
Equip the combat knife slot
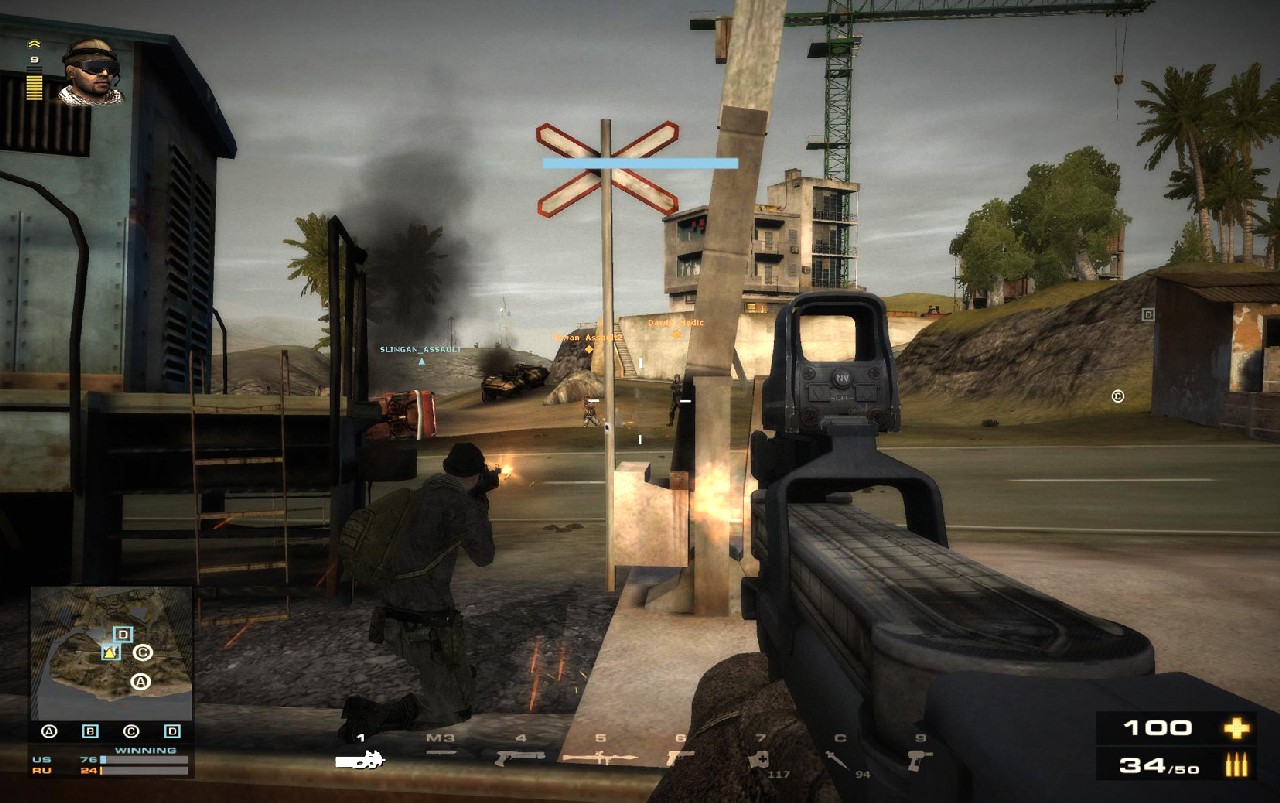point(441,753)
